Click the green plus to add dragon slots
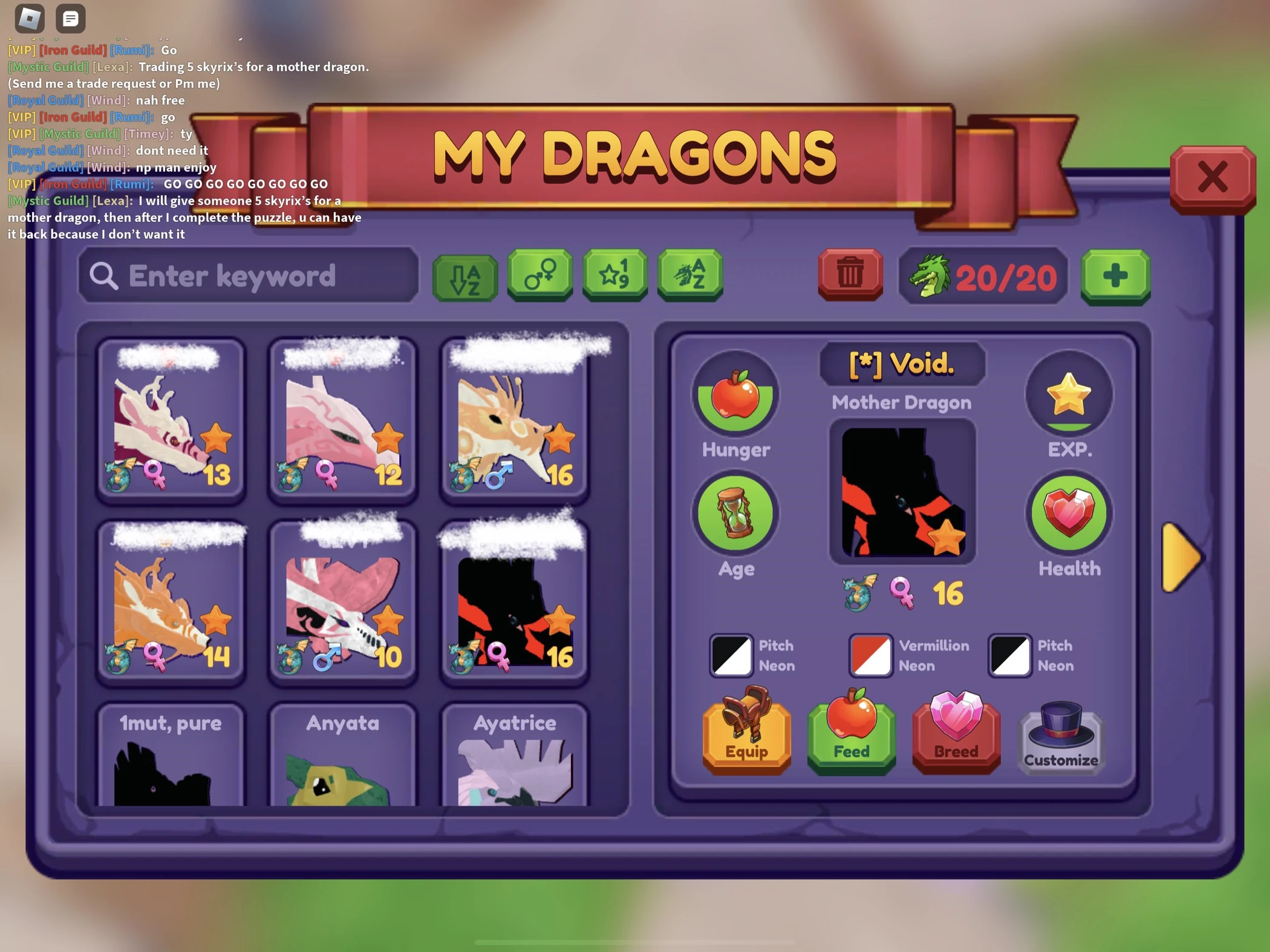Viewport: 1270px width, 952px height. [1115, 276]
